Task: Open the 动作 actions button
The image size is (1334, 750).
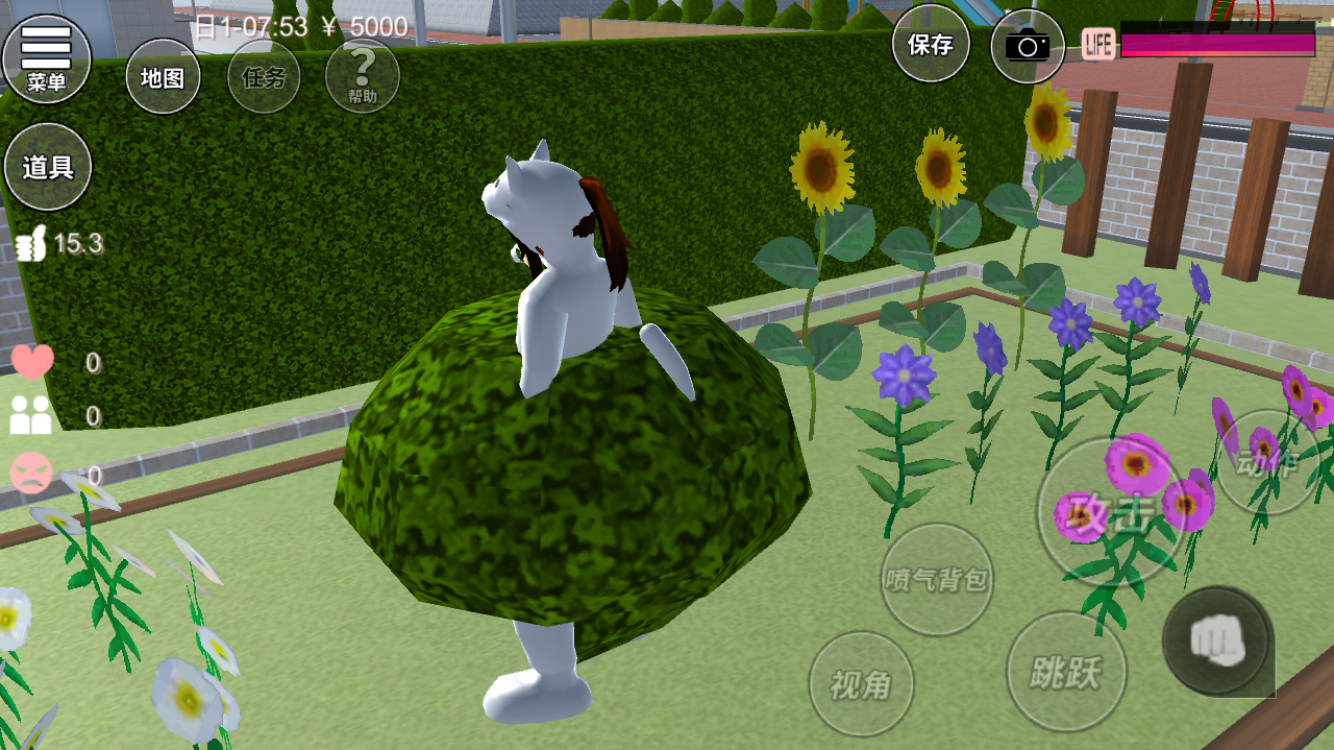Action: 1266,464
